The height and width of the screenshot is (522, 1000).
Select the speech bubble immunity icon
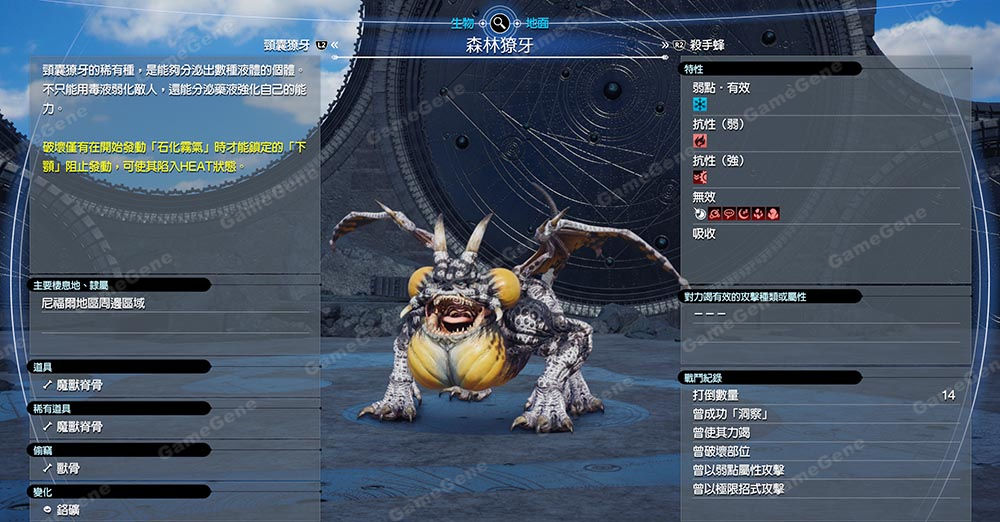click(729, 214)
